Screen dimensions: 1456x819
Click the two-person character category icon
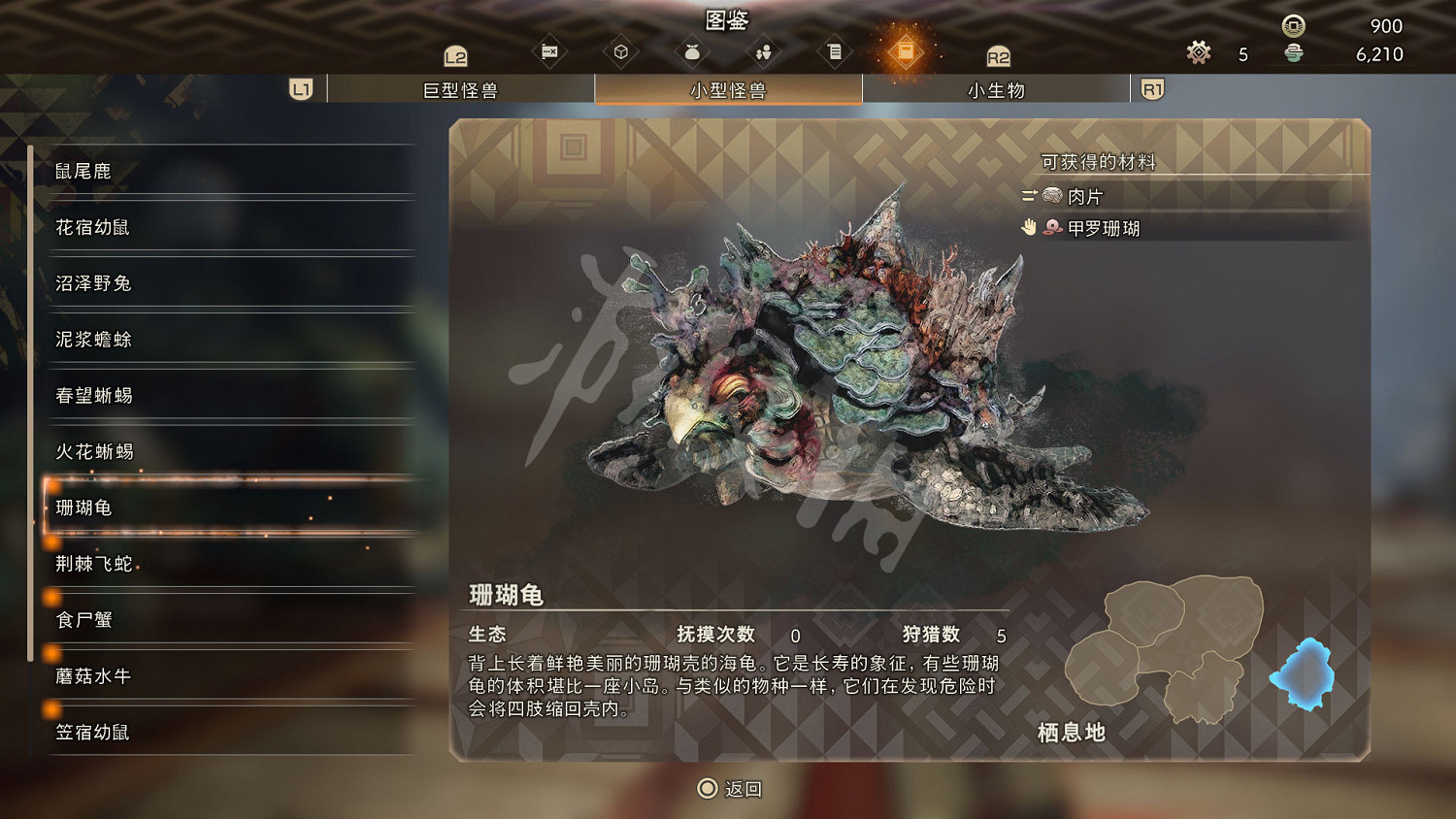[x=763, y=50]
